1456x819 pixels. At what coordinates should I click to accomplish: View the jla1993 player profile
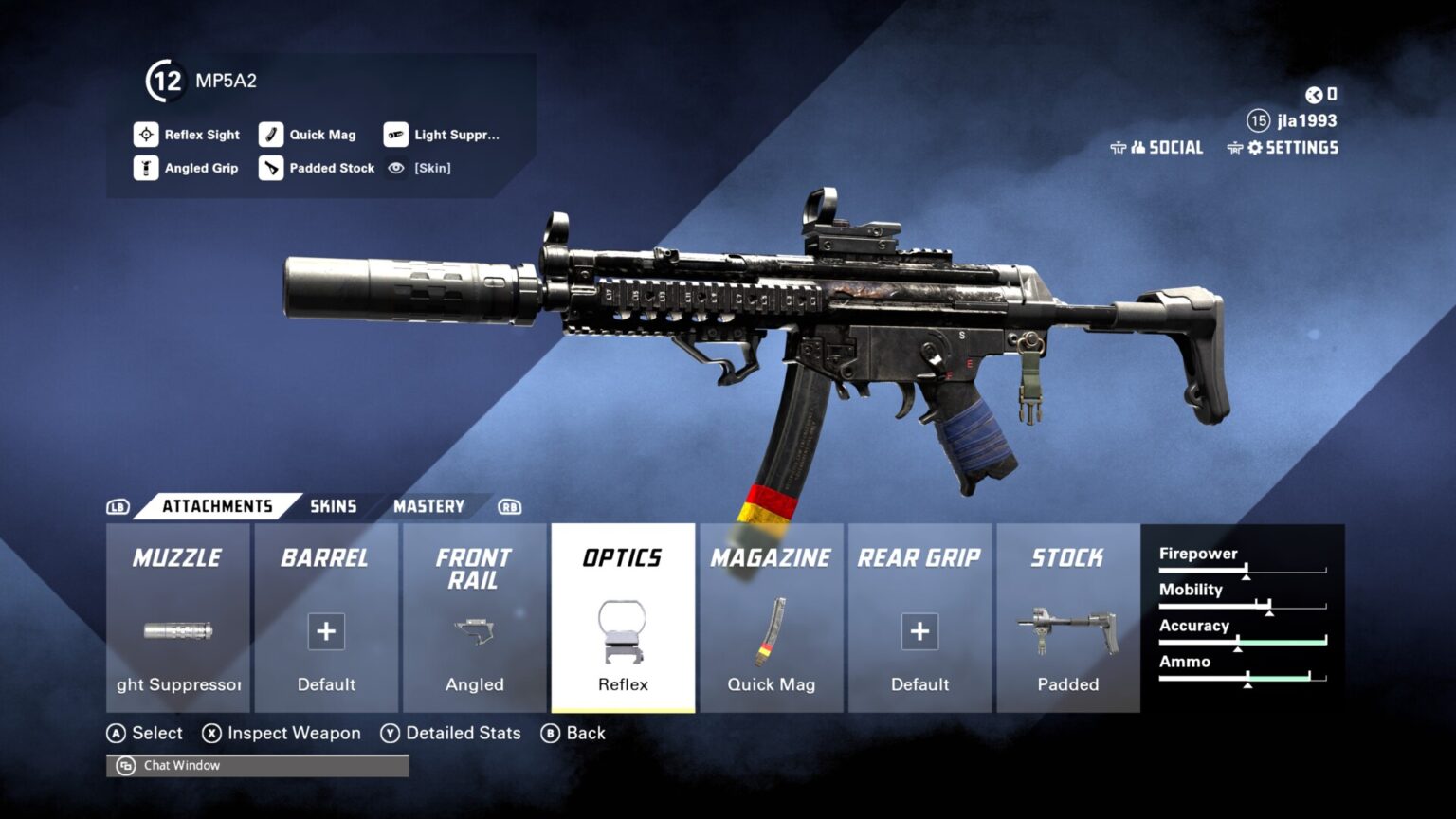point(1305,120)
